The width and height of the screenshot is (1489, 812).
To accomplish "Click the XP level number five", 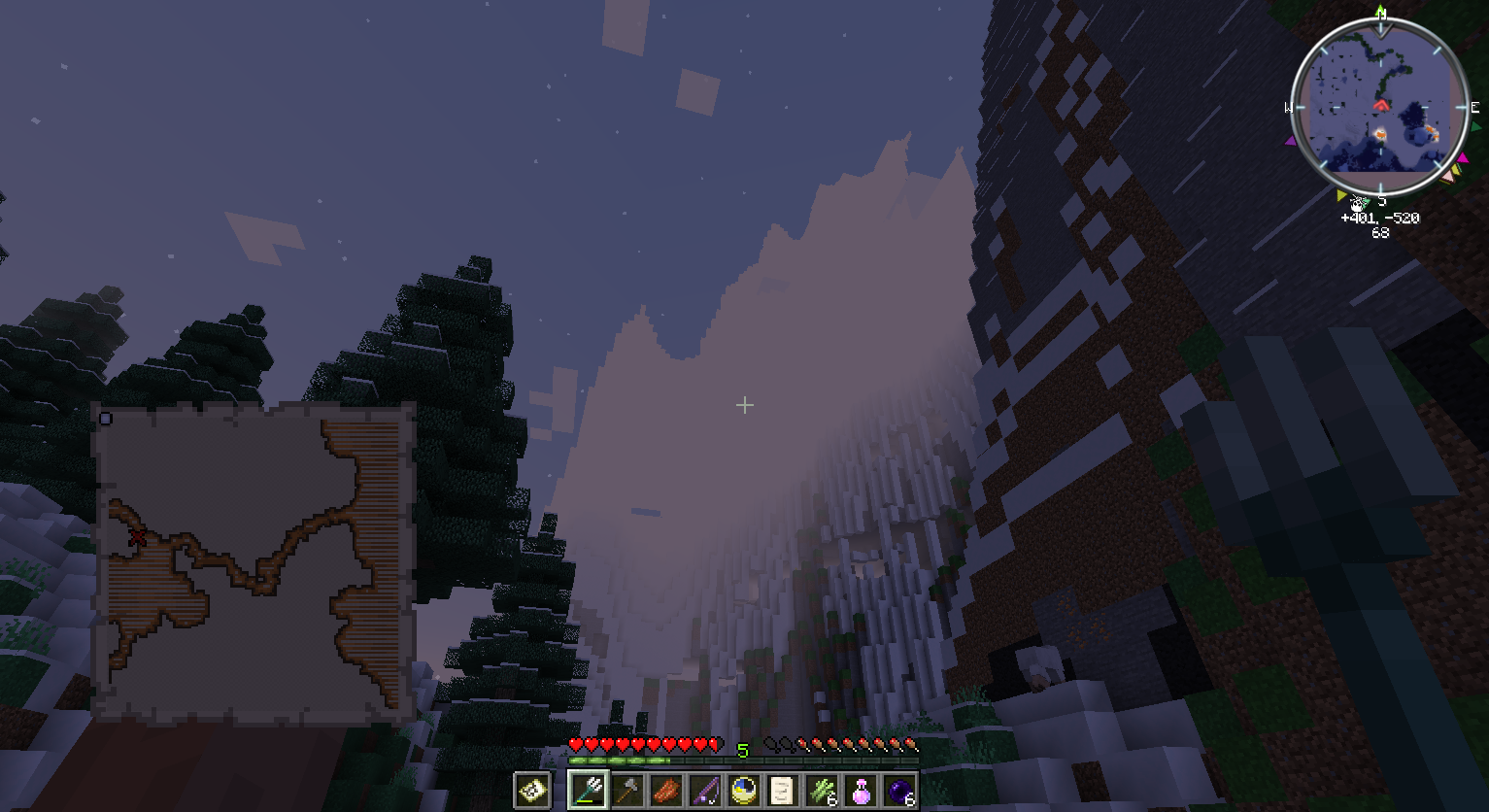I will point(743,750).
